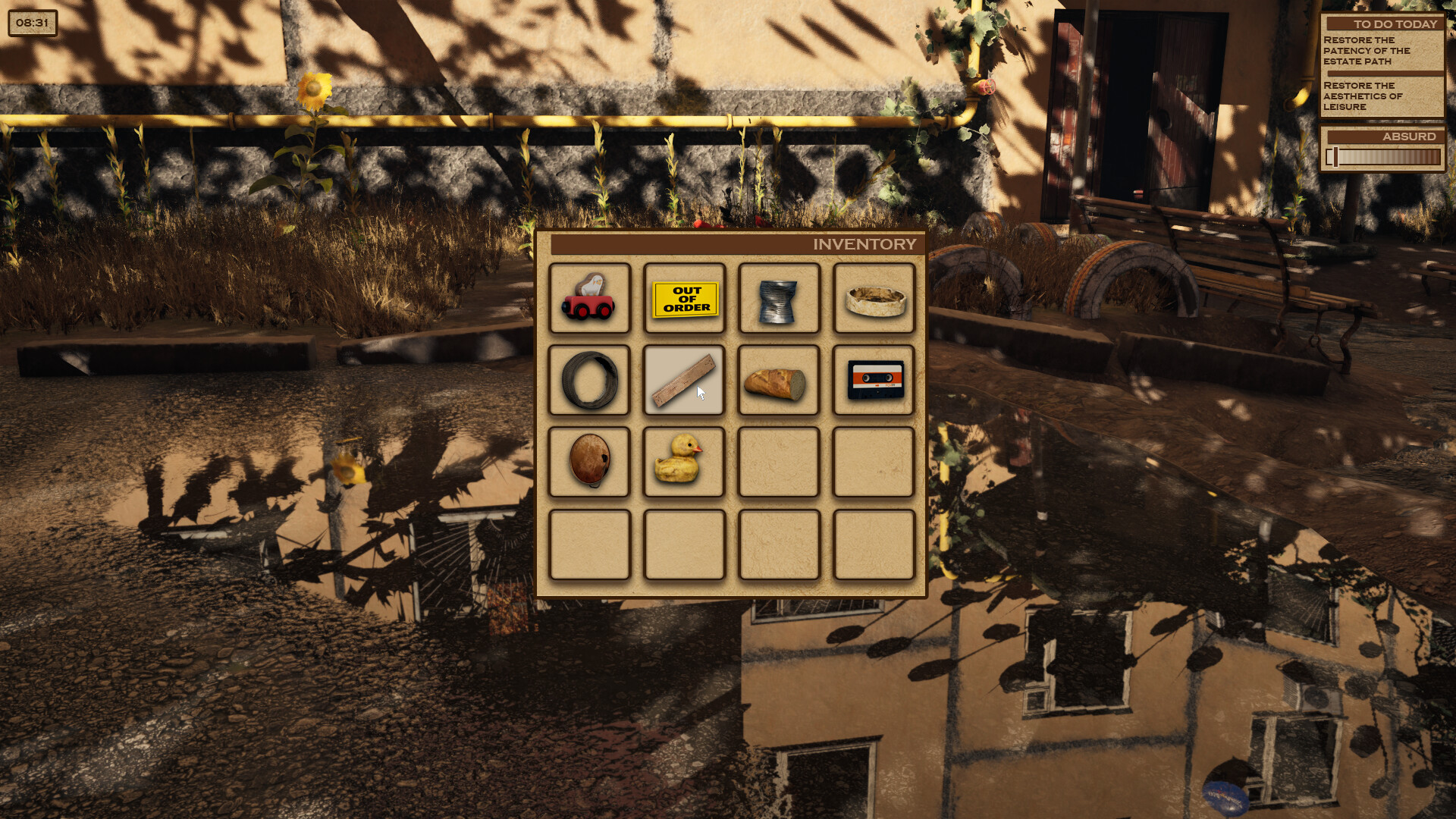The width and height of the screenshot is (1456, 819).
Task: Click the empty slot beside the rubber duck
Action: click(x=779, y=463)
